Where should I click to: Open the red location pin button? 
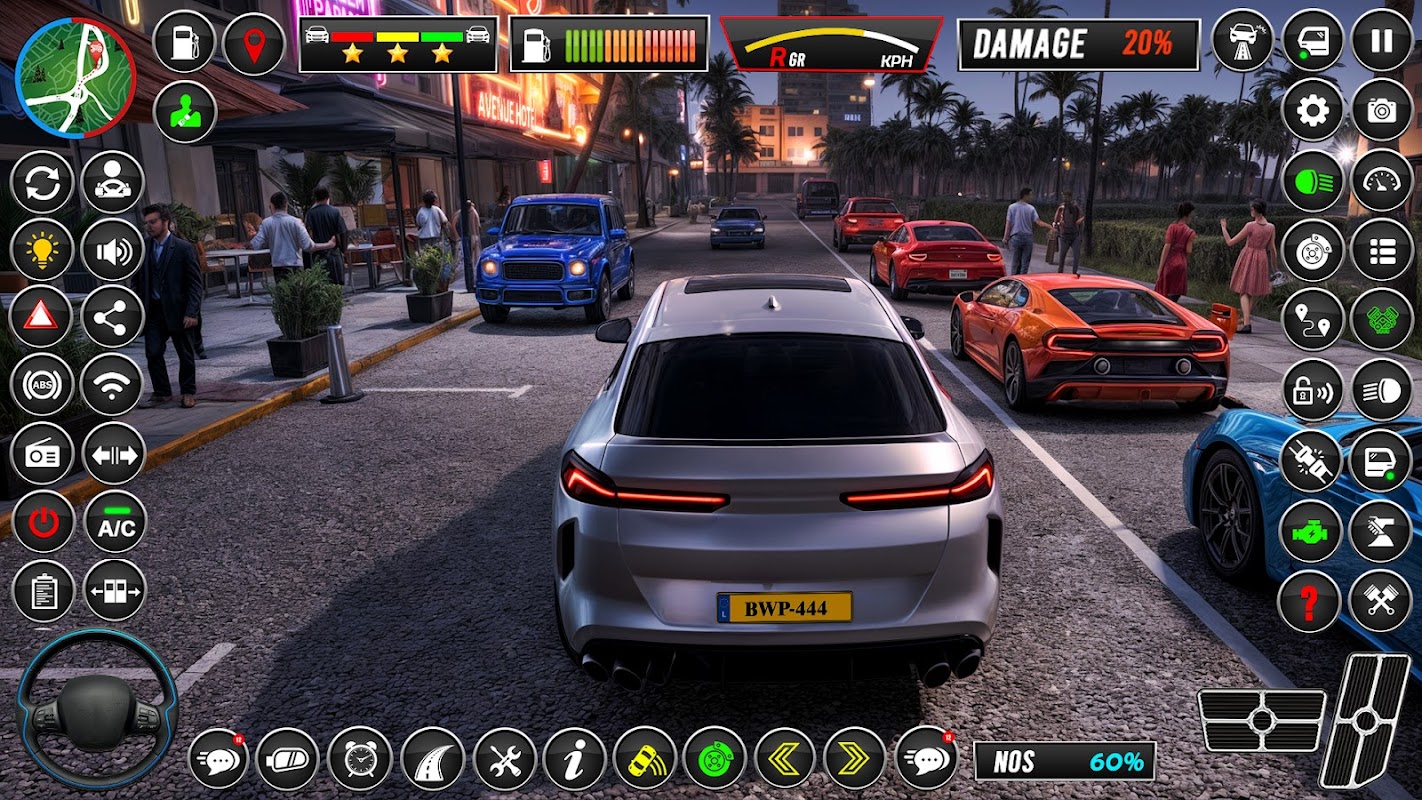tap(254, 43)
